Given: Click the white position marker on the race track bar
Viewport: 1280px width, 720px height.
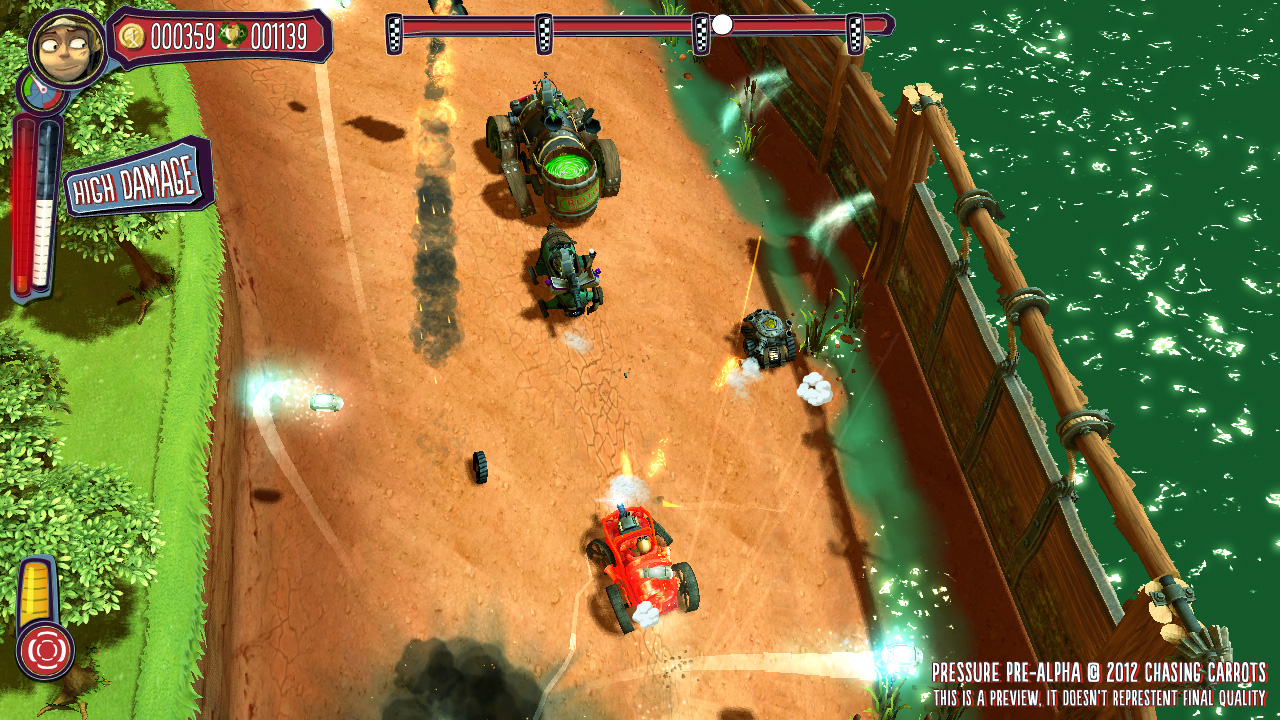Looking at the screenshot, I should (x=722, y=25).
